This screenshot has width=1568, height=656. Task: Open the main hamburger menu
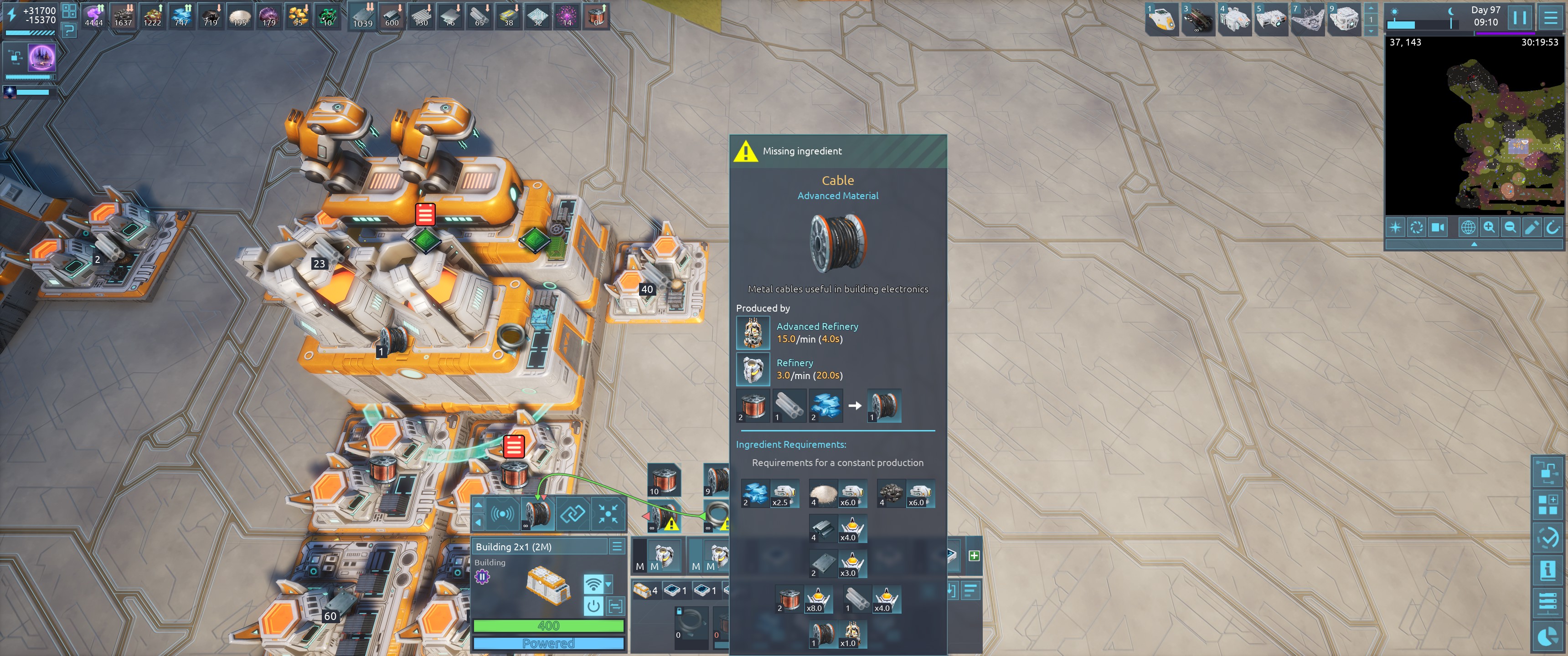click(x=1550, y=18)
